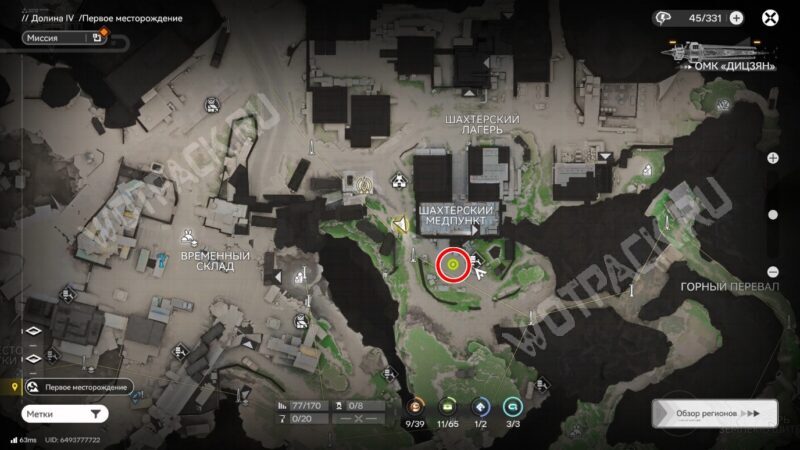Screen dimensions: 800x450
Task: Select the yellow arch marker near Шахтерский лагерь
Action: tap(365, 184)
